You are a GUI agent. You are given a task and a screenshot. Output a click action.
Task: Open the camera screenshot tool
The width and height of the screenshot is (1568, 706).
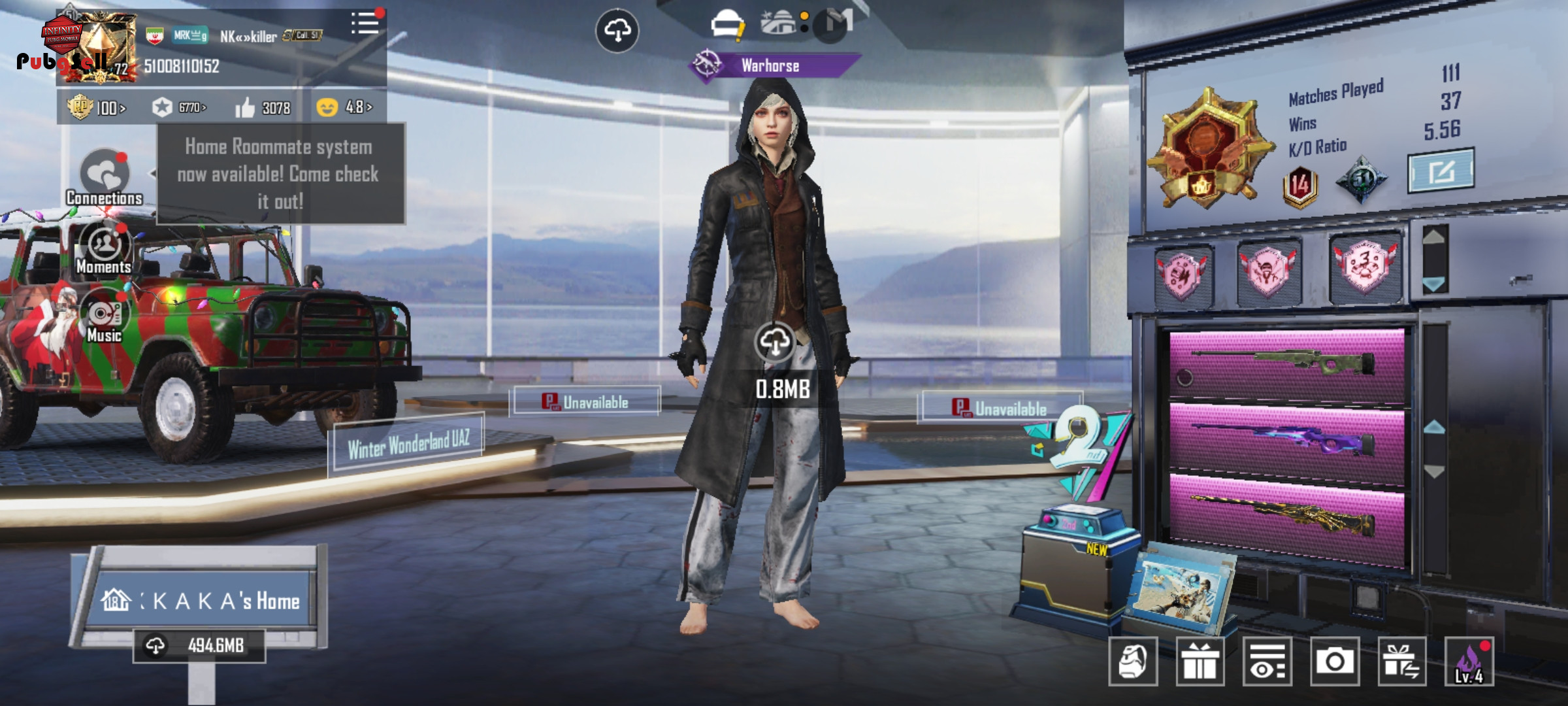point(1334,662)
